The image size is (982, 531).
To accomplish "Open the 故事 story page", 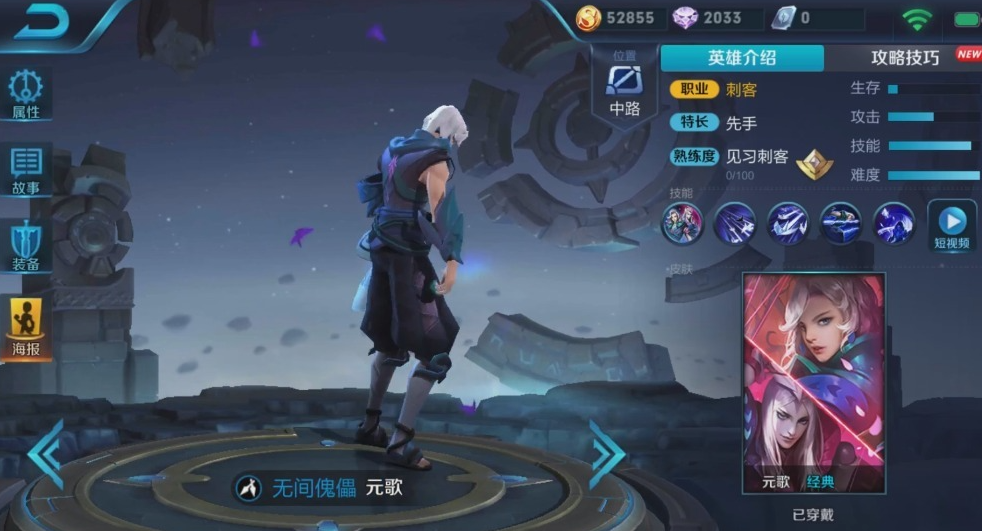I will 27,170.
